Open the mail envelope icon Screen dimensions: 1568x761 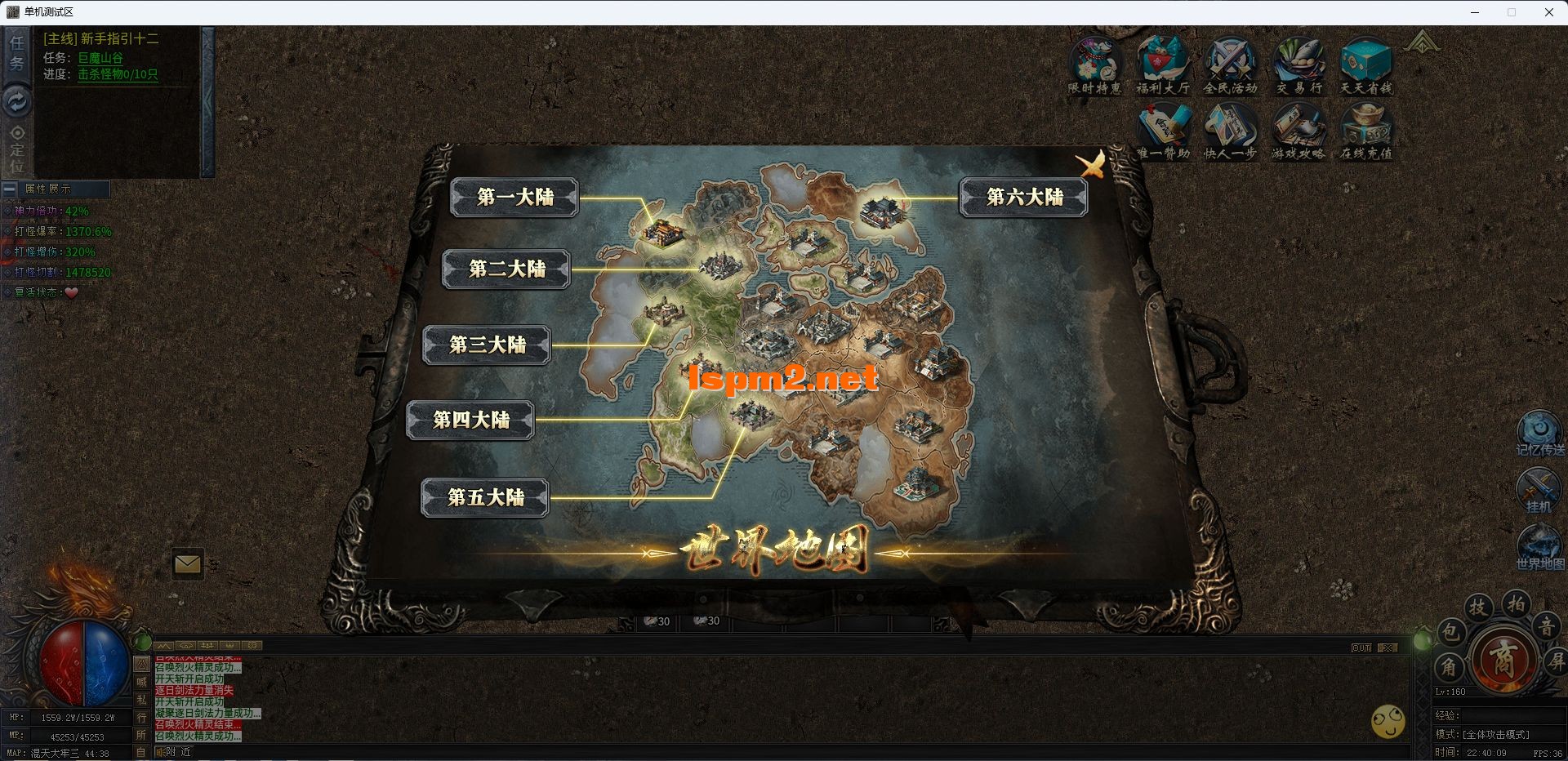click(x=187, y=564)
